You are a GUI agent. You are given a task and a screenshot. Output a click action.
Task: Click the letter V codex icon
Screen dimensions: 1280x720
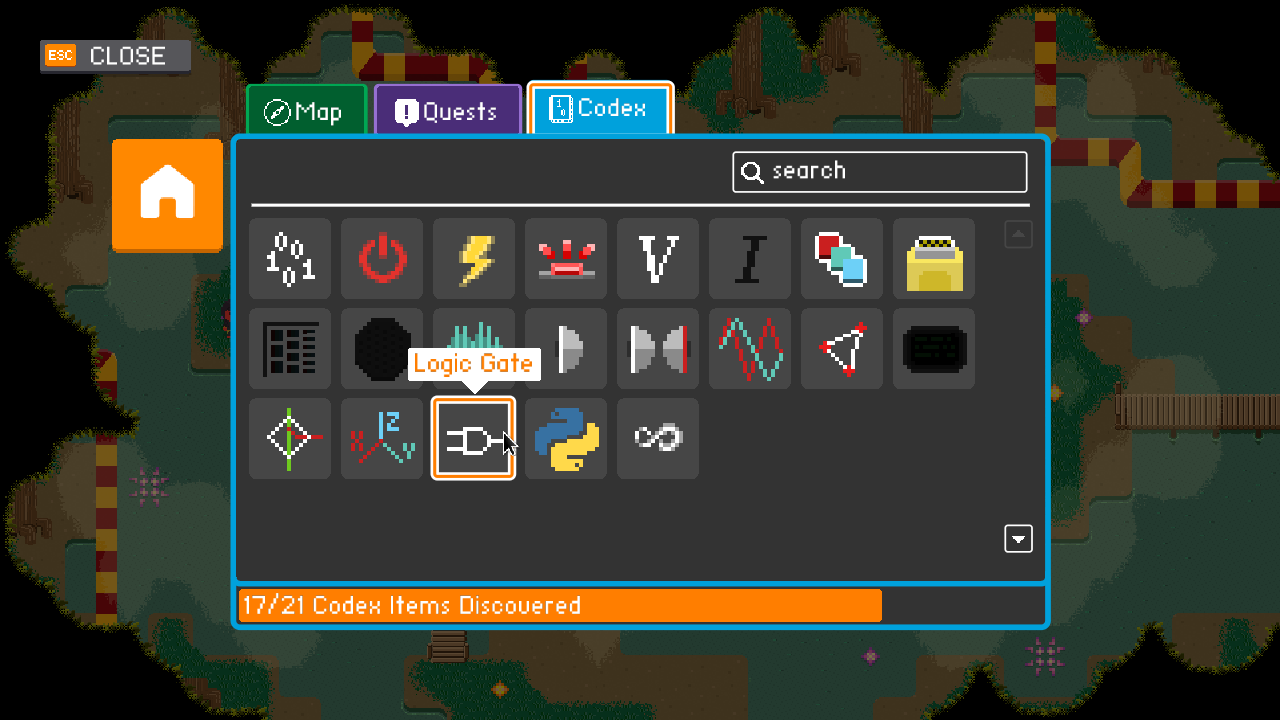(x=657, y=259)
